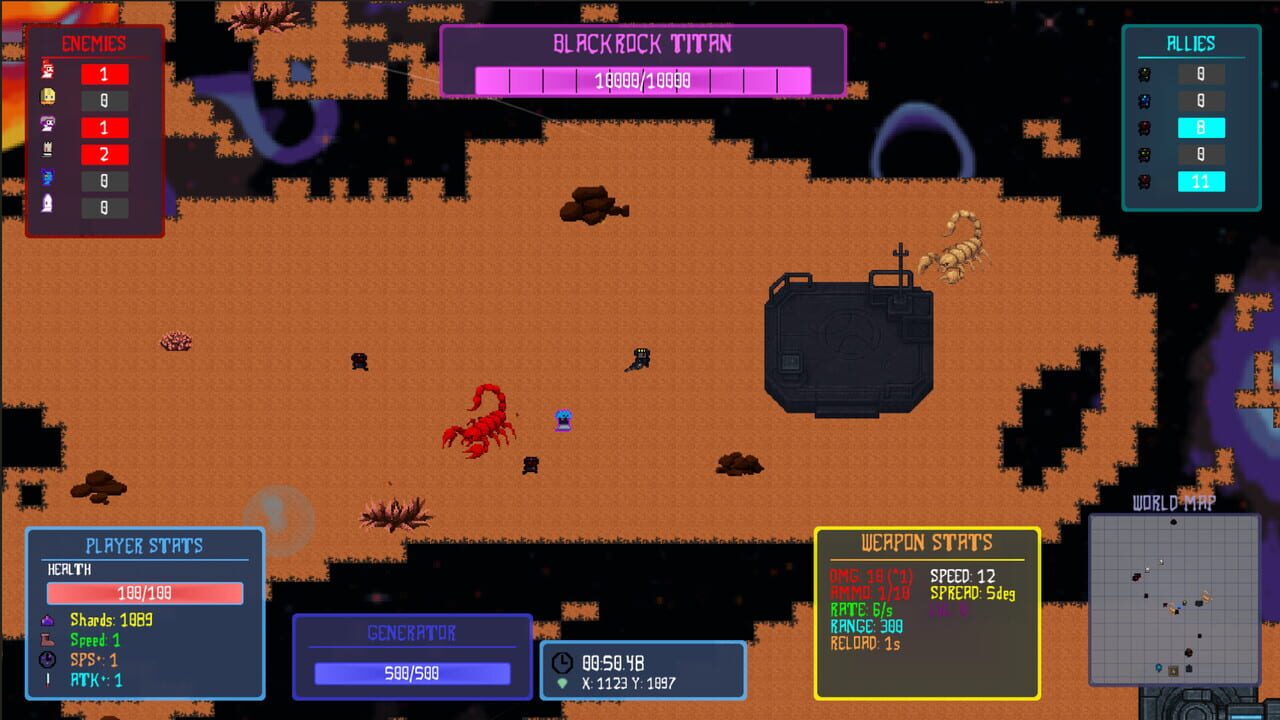Click the SPS+ clock icon
1280x720 pixels.
tap(48, 660)
